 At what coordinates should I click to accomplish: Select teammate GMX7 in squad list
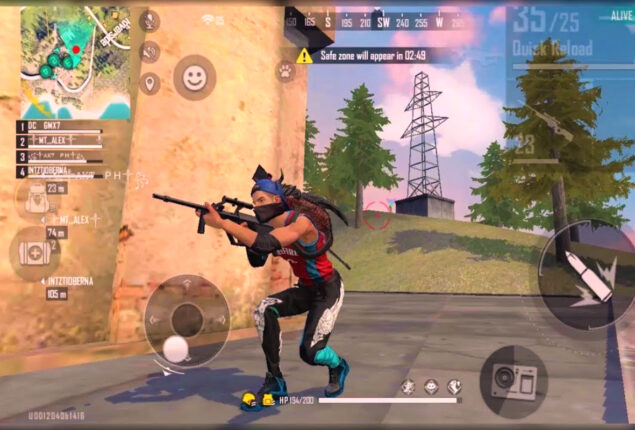coord(60,128)
